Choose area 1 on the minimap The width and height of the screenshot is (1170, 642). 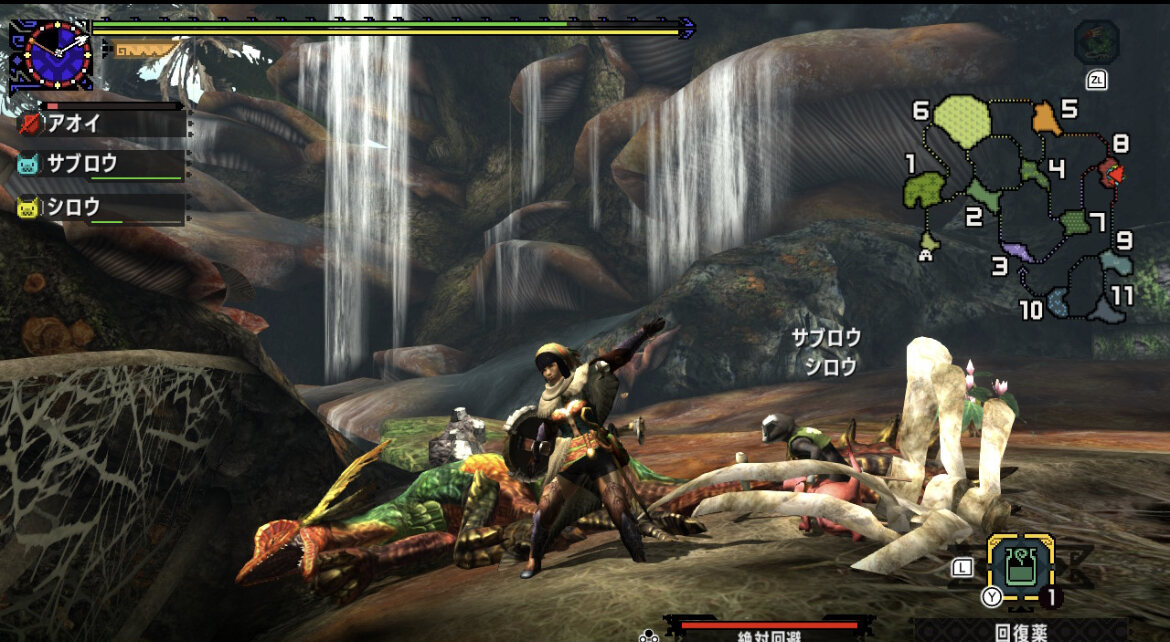927,189
